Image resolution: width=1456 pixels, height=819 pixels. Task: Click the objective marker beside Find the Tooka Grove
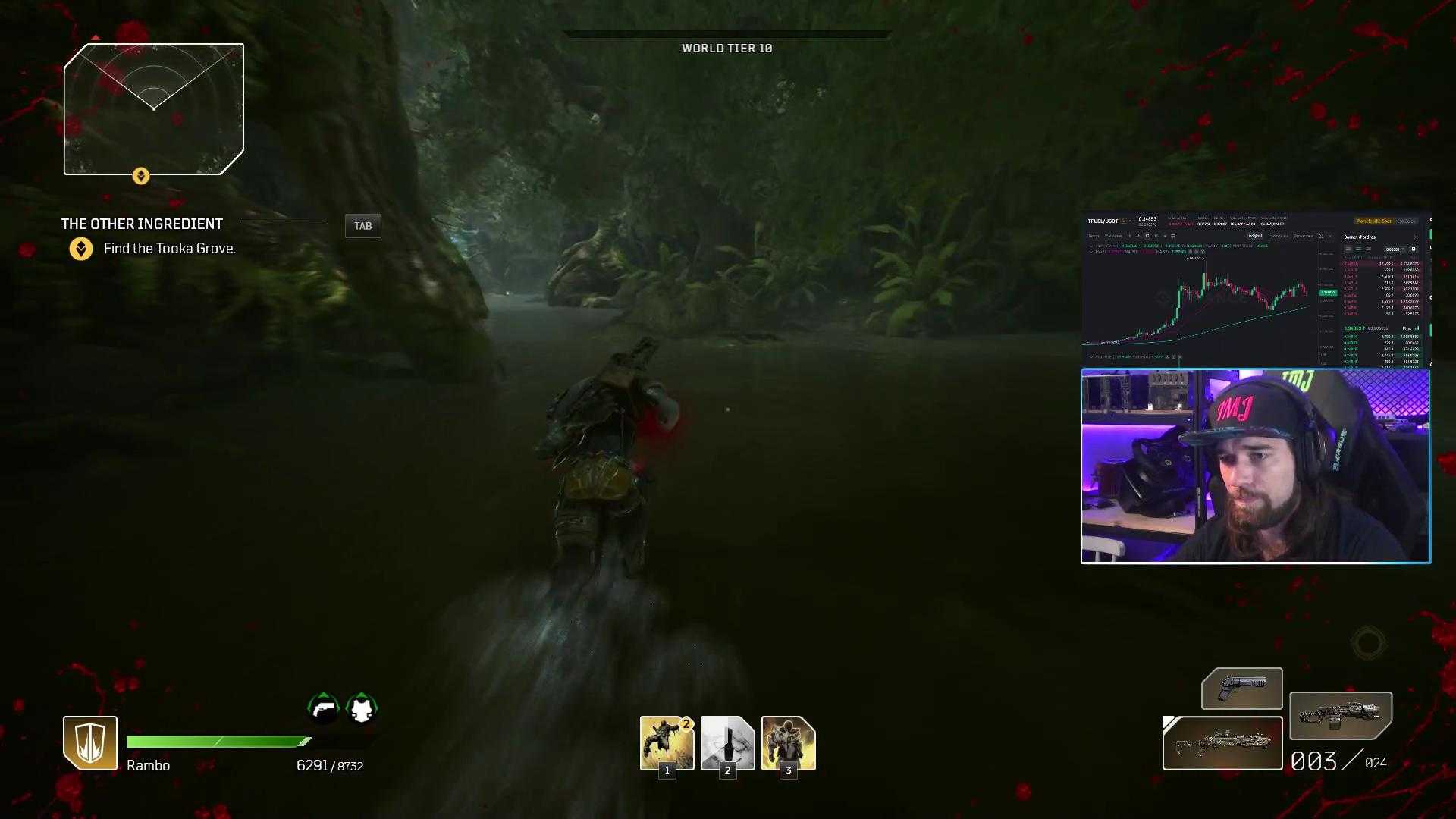(x=82, y=247)
